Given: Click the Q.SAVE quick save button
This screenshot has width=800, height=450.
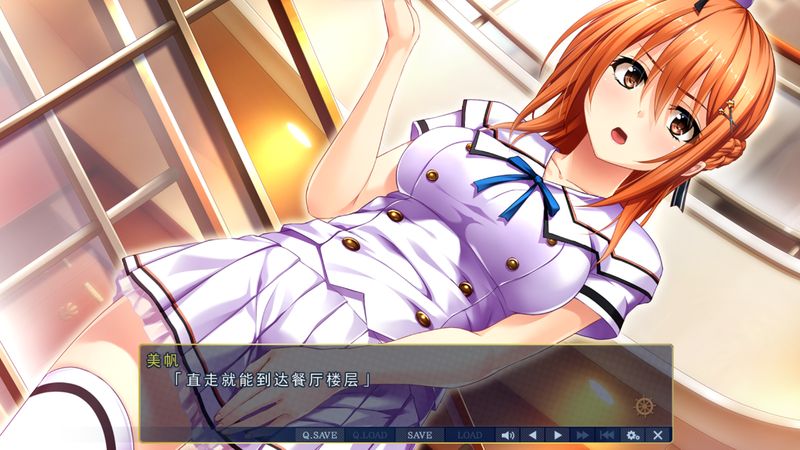Looking at the screenshot, I should coord(320,435).
